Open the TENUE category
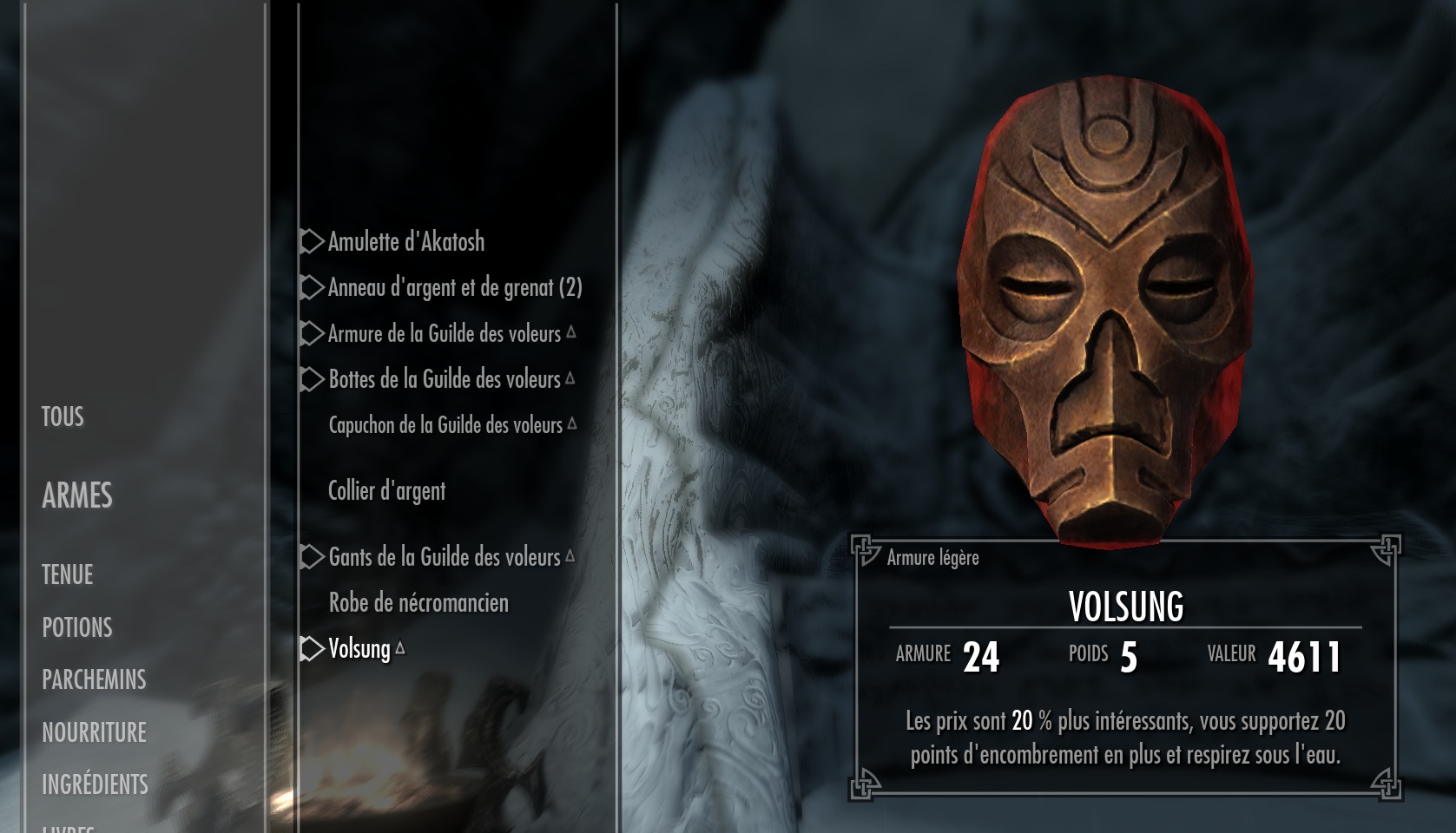The height and width of the screenshot is (833, 1456). click(67, 574)
